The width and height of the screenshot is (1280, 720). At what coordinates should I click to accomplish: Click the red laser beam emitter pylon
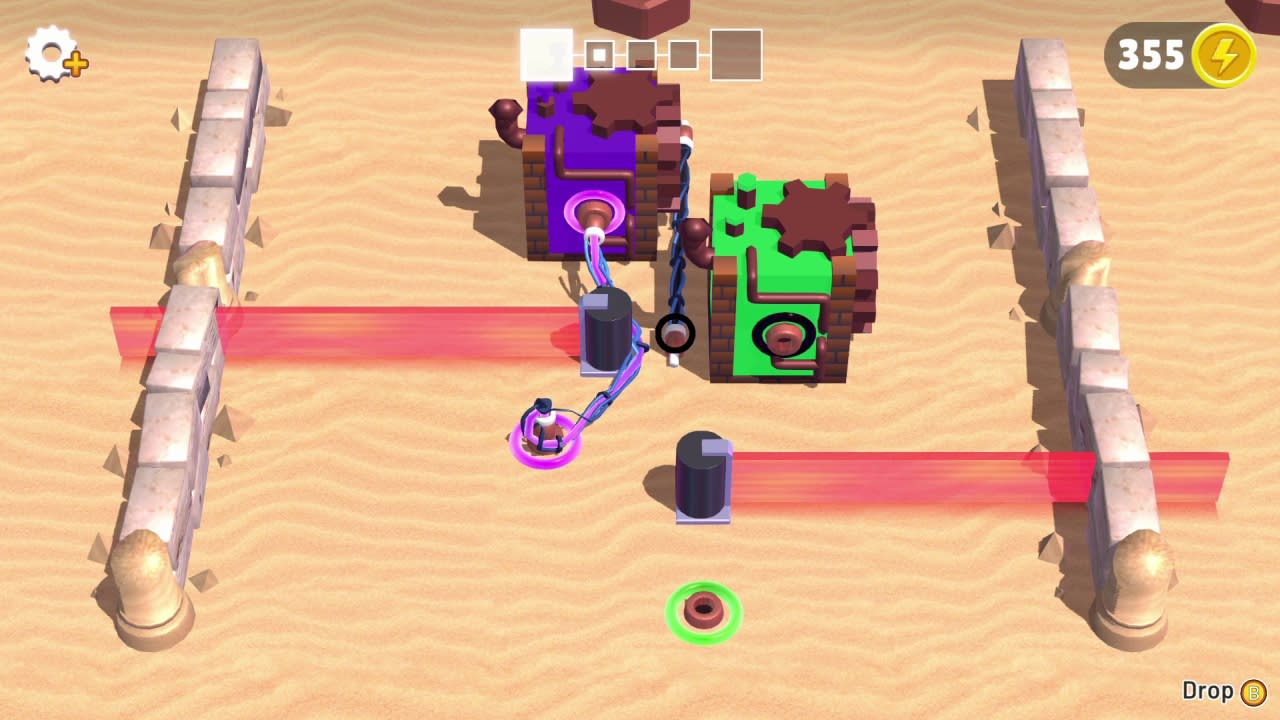point(703,475)
